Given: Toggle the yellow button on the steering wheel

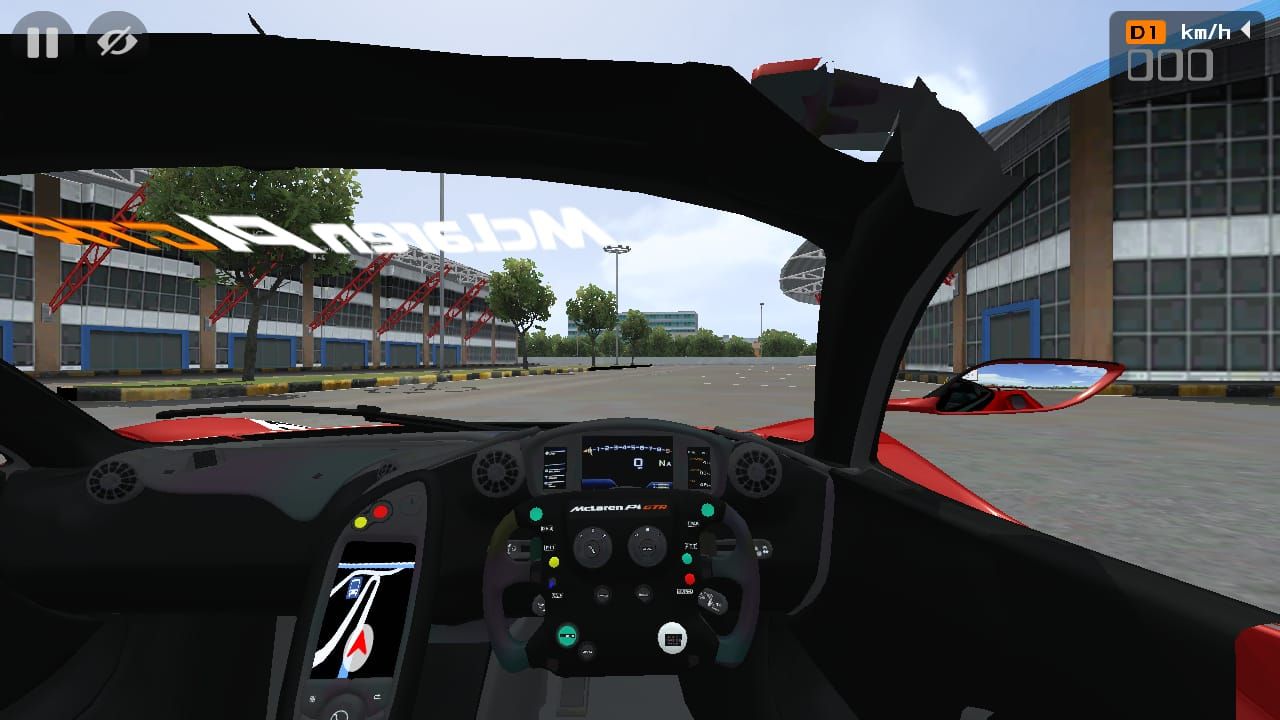Looking at the screenshot, I should pos(554,561).
